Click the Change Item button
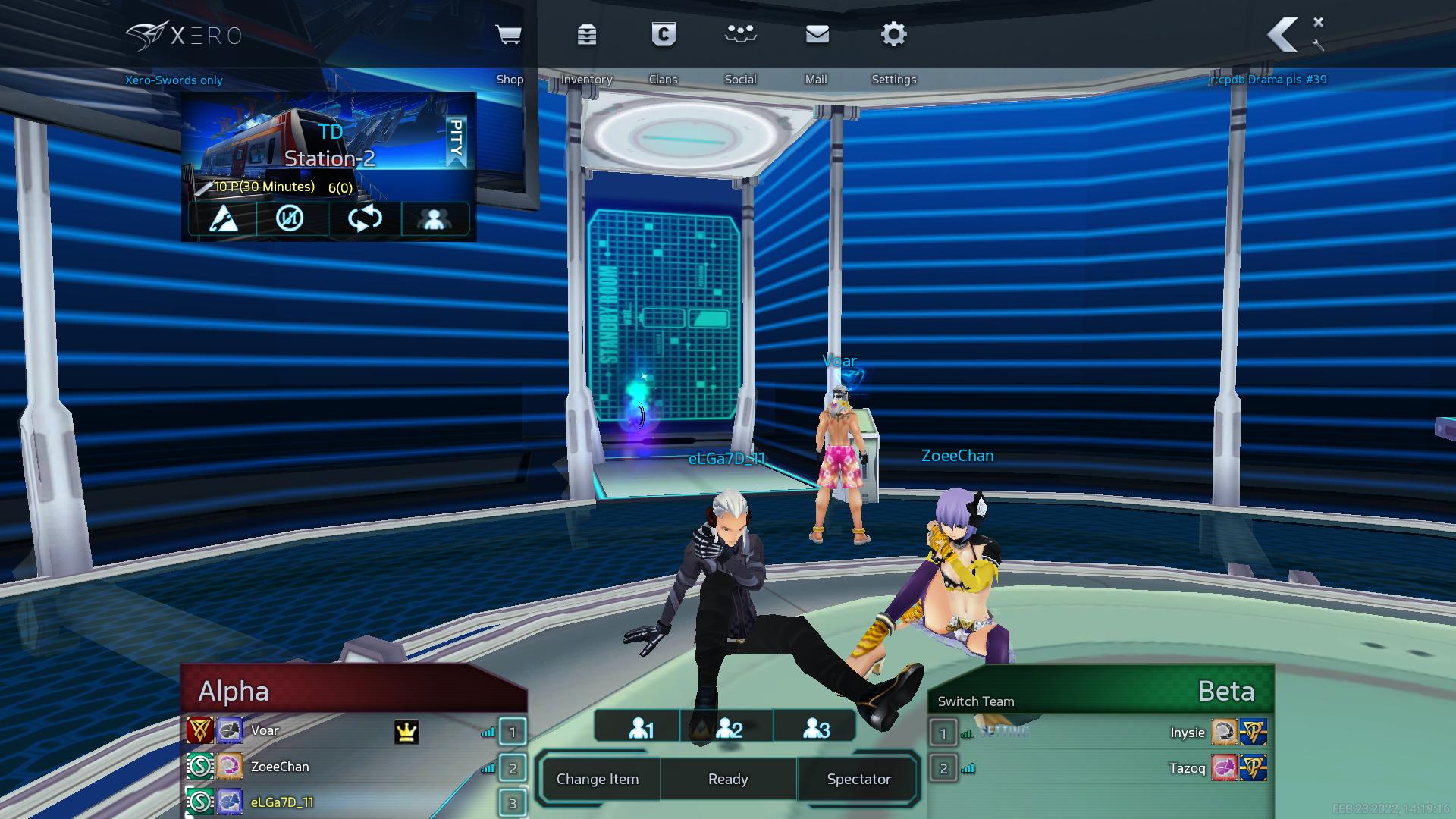This screenshot has width=1456, height=819. click(x=598, y=779)
